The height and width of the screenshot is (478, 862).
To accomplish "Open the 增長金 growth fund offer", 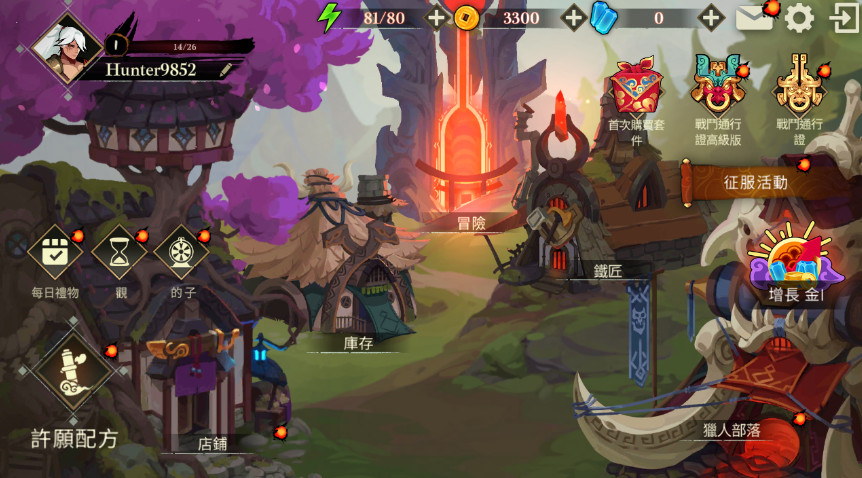I will (795, 265).
